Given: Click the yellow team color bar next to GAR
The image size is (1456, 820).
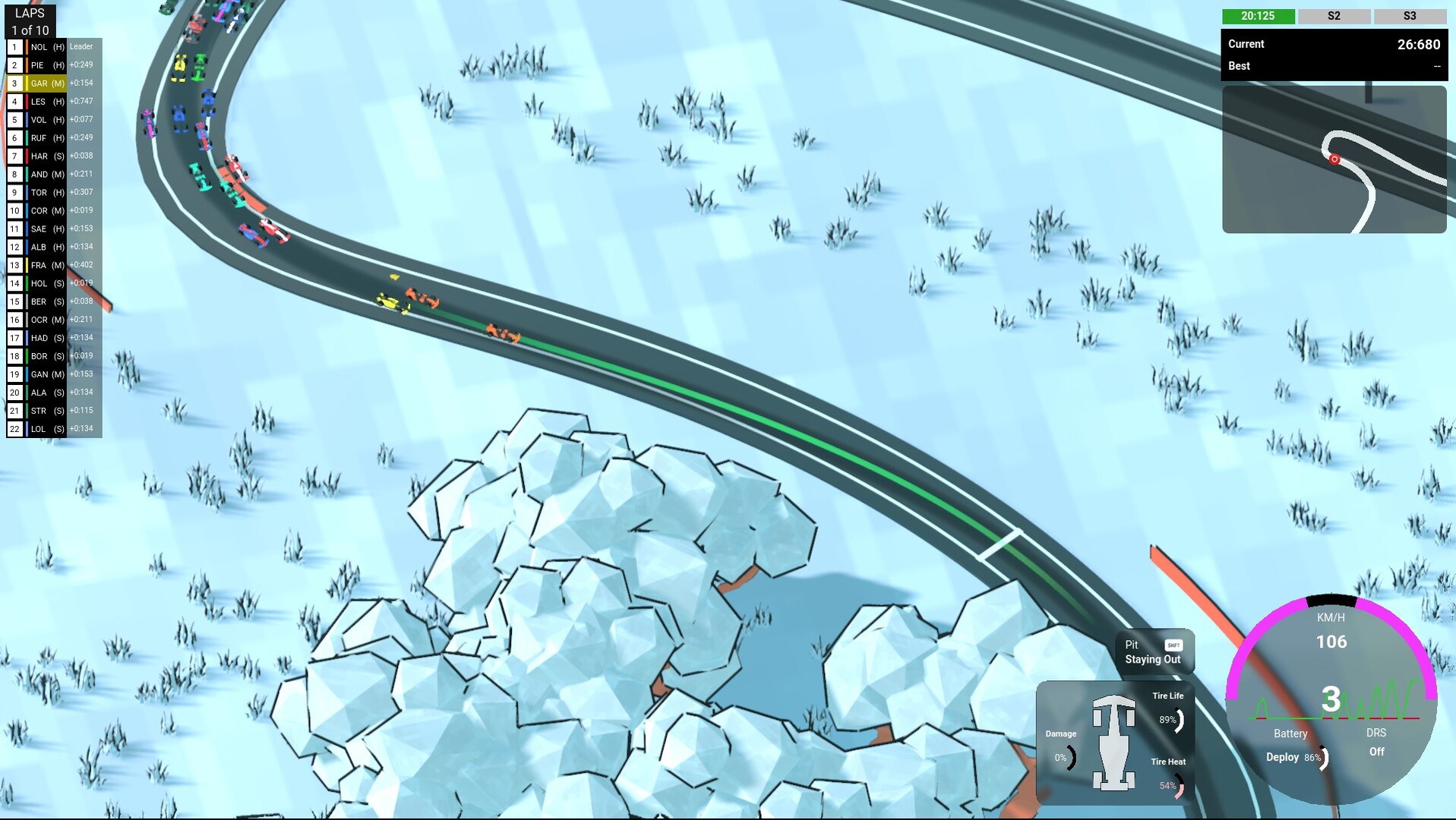Looking at the screenshot, I should [27, 83].
